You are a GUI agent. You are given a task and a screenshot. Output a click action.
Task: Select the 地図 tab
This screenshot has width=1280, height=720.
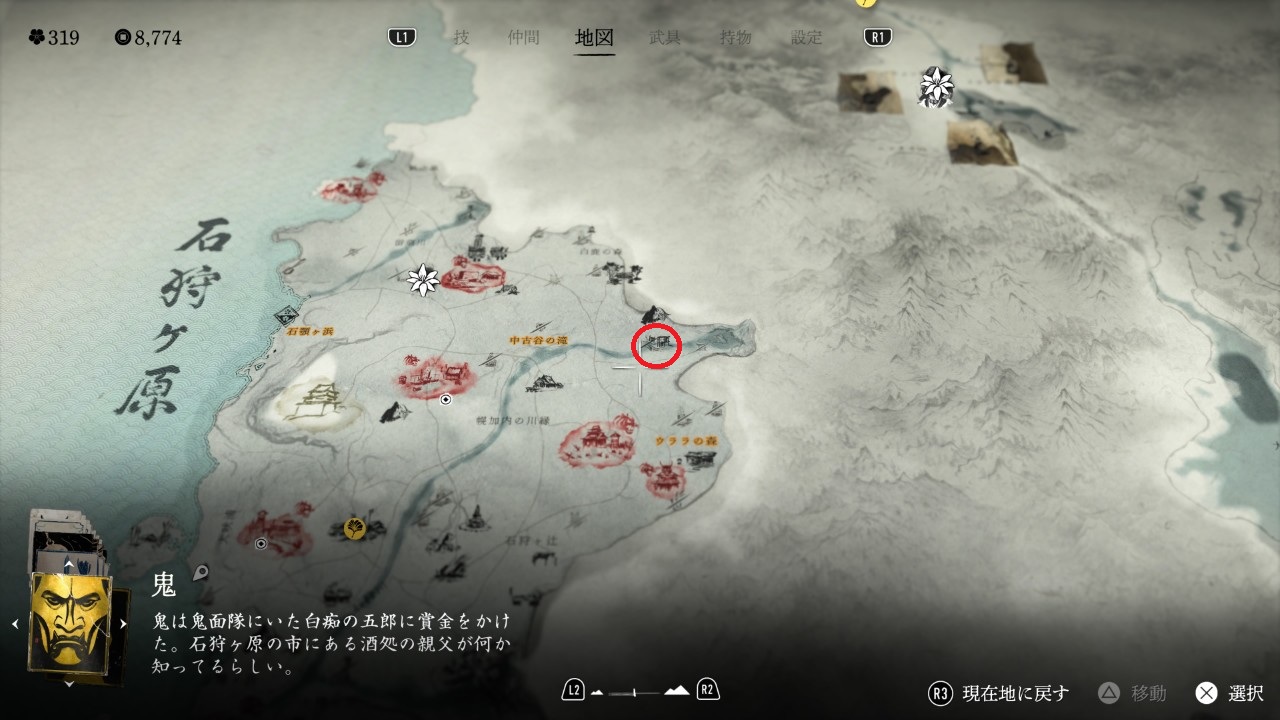(594, 38)
